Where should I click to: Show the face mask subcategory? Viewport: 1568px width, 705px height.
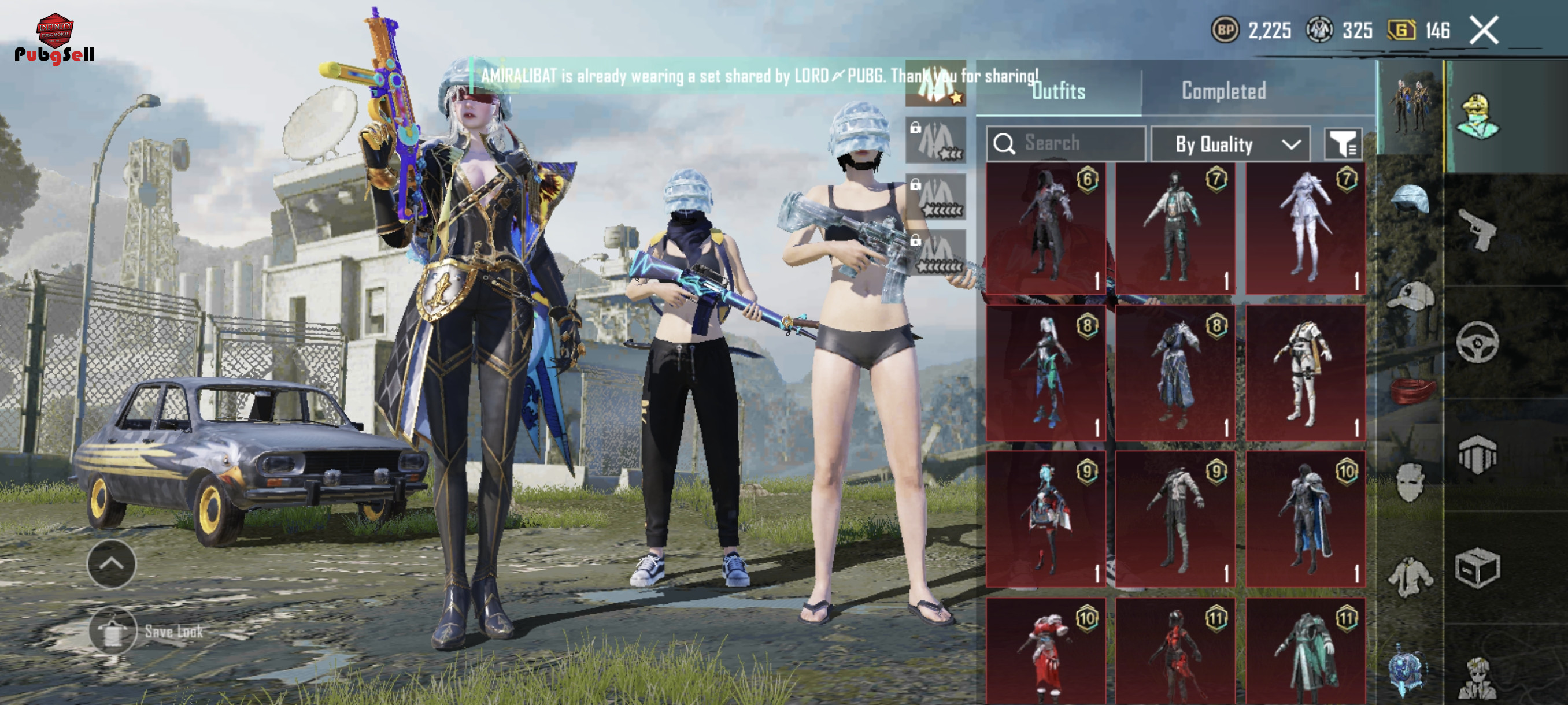[1410, 482]
